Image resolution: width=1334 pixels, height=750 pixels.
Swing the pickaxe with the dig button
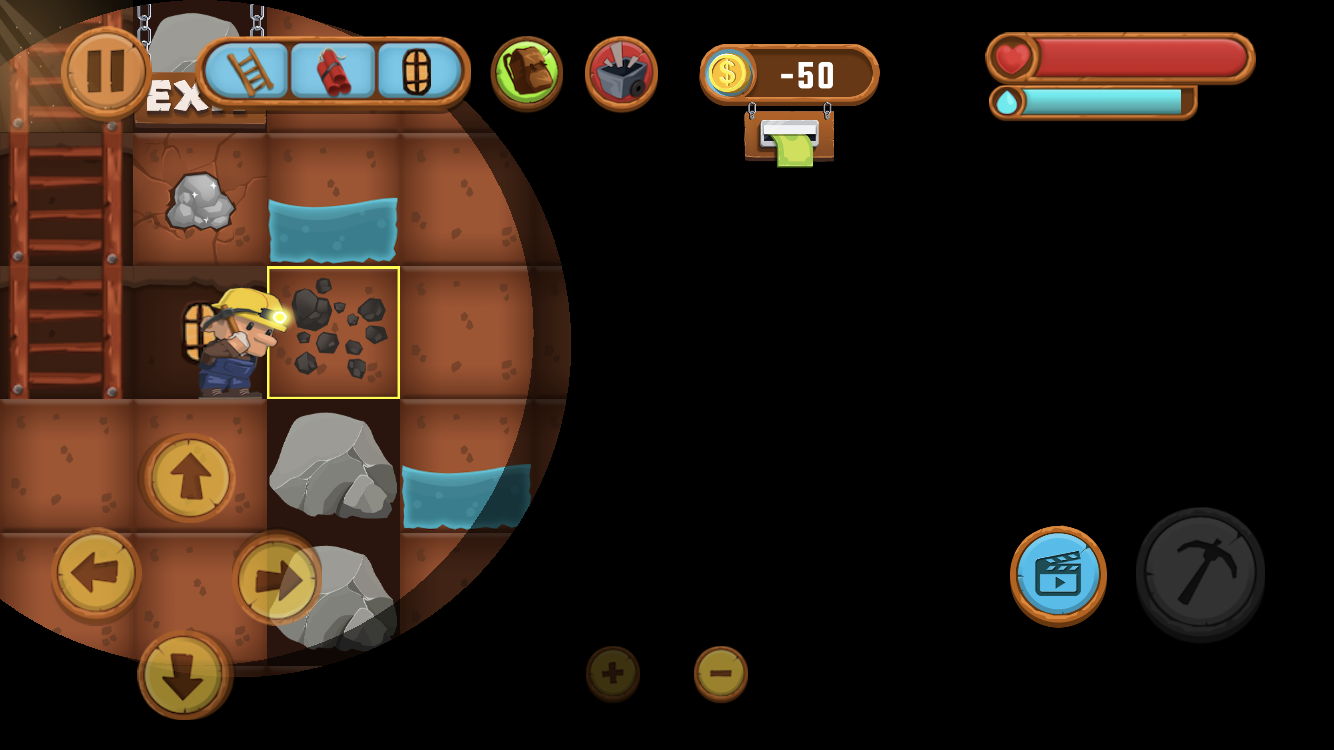1200,573
